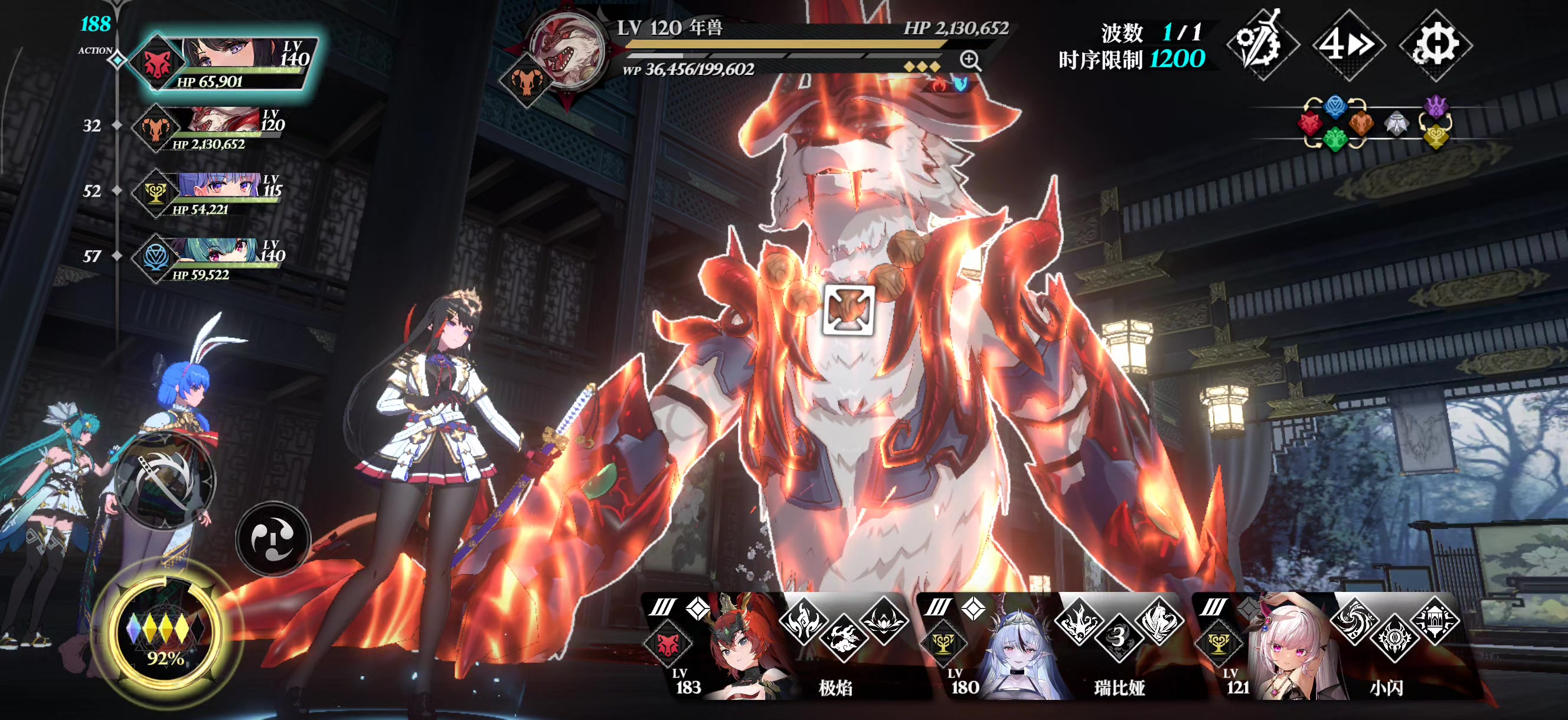1568x720 pixels.
Task: Select the LV 140 HP 65,901 turn entry
Action: tap(225, 63)
